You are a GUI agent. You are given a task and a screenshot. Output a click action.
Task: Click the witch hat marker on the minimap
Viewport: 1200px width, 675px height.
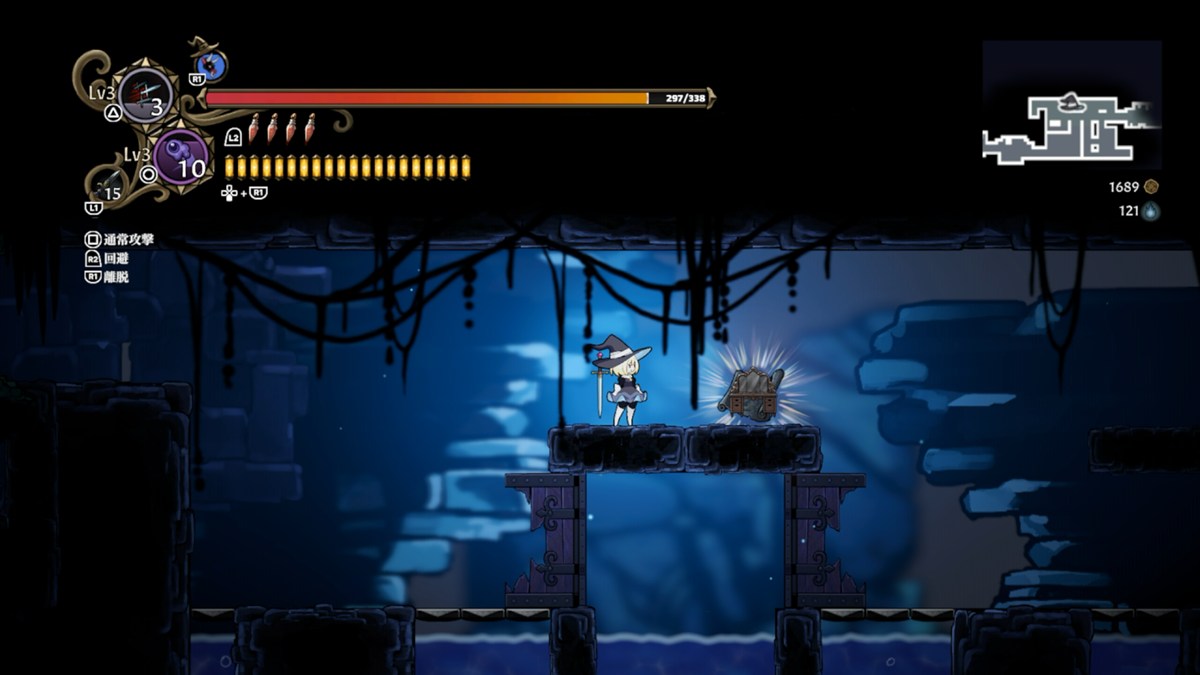pos(1069,99)
